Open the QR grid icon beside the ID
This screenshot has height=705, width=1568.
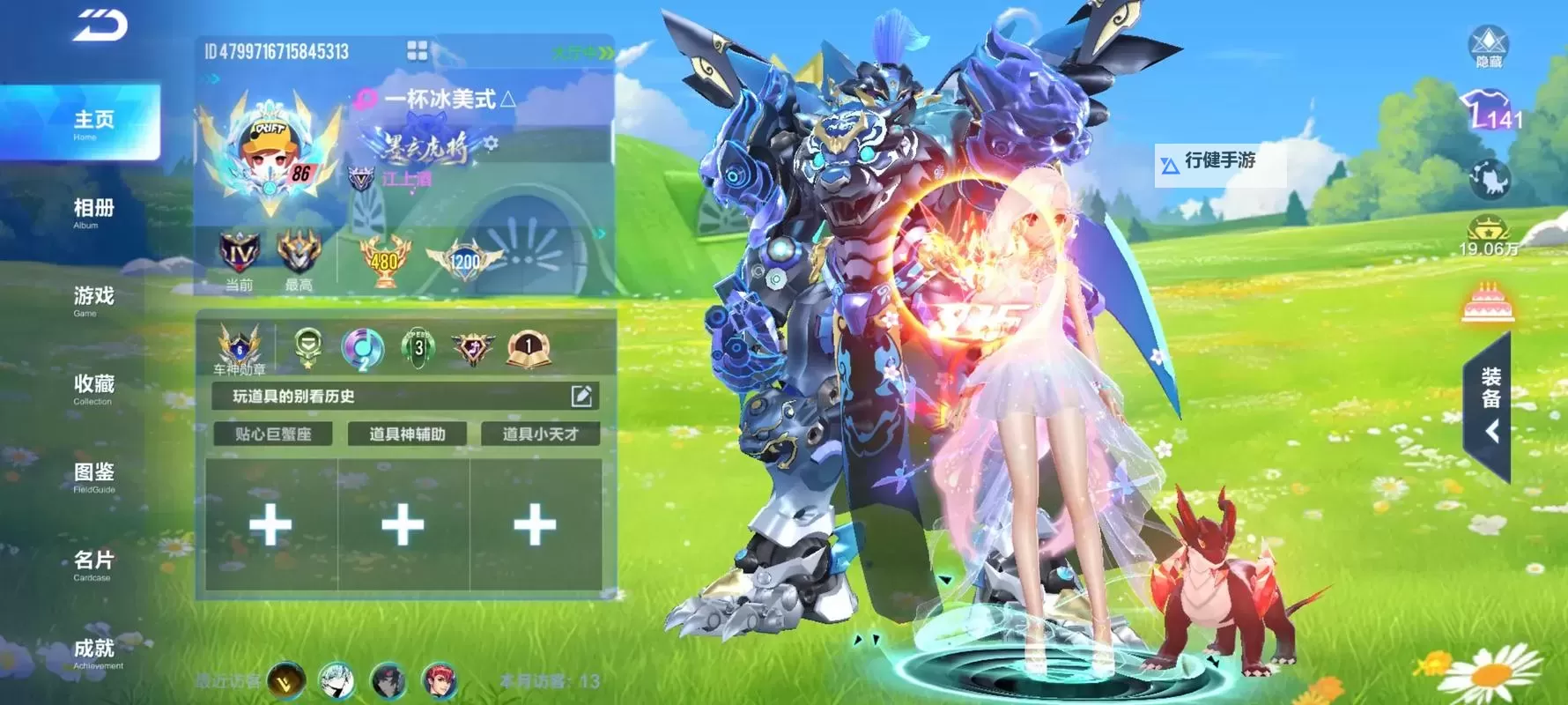(418, 51)
